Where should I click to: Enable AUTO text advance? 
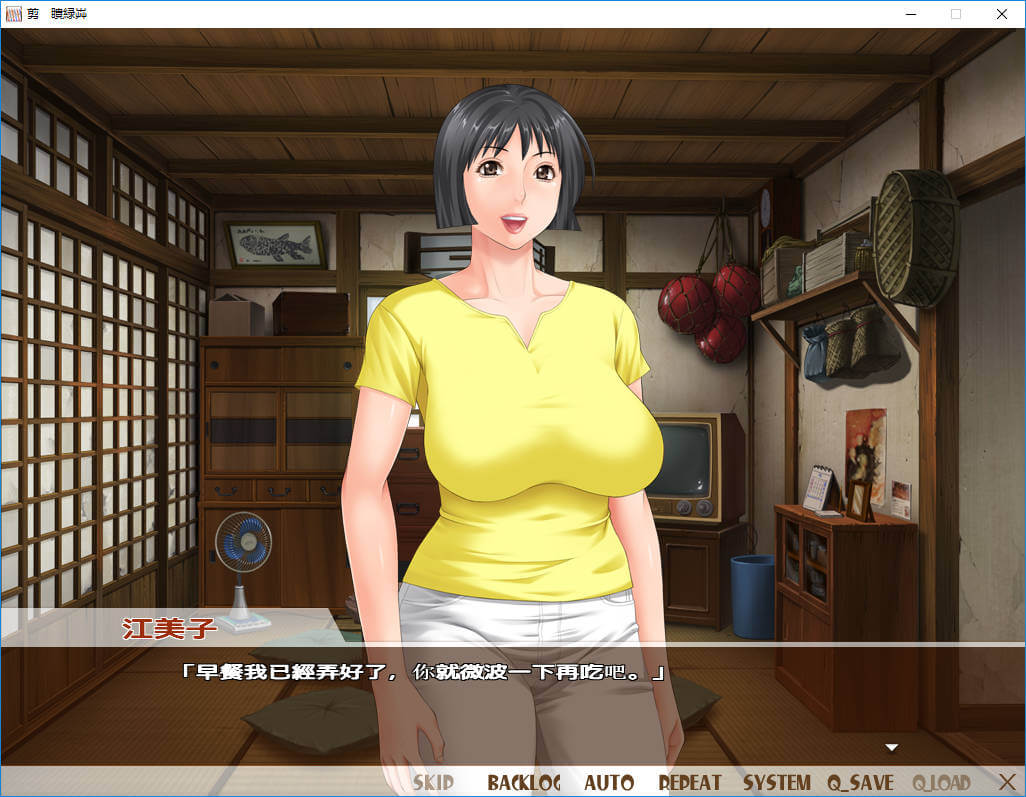609,782
